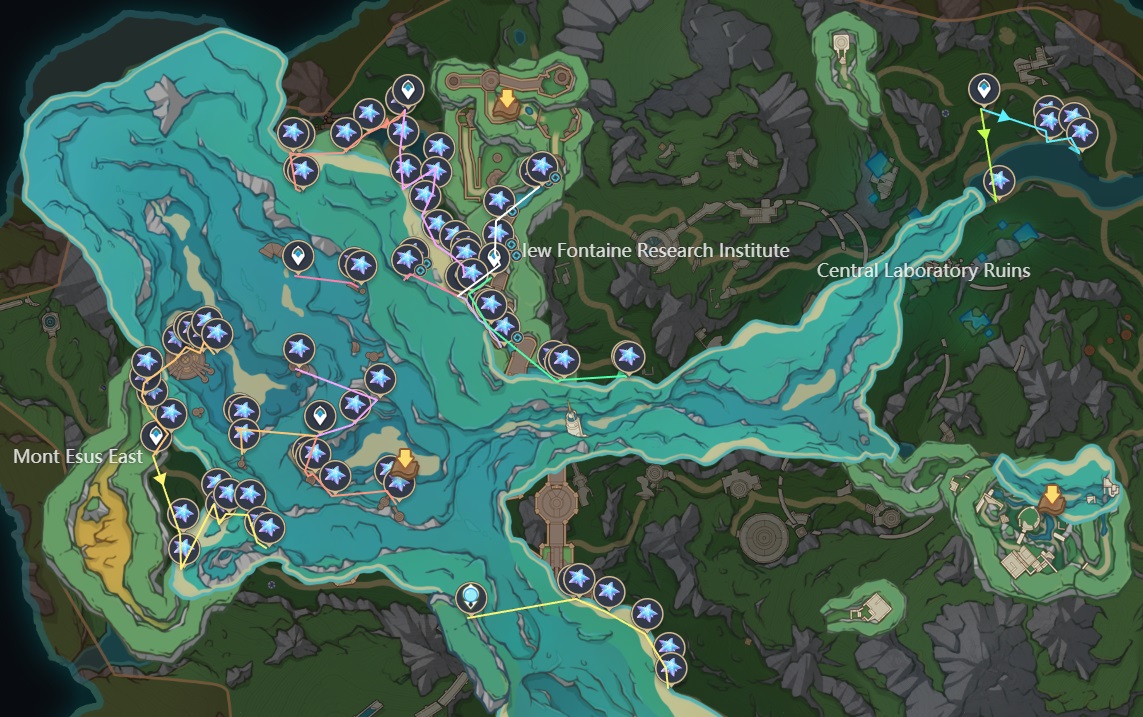
Task: Open the light-blue orb marker starting the yellow route
Action: point(470,598)
